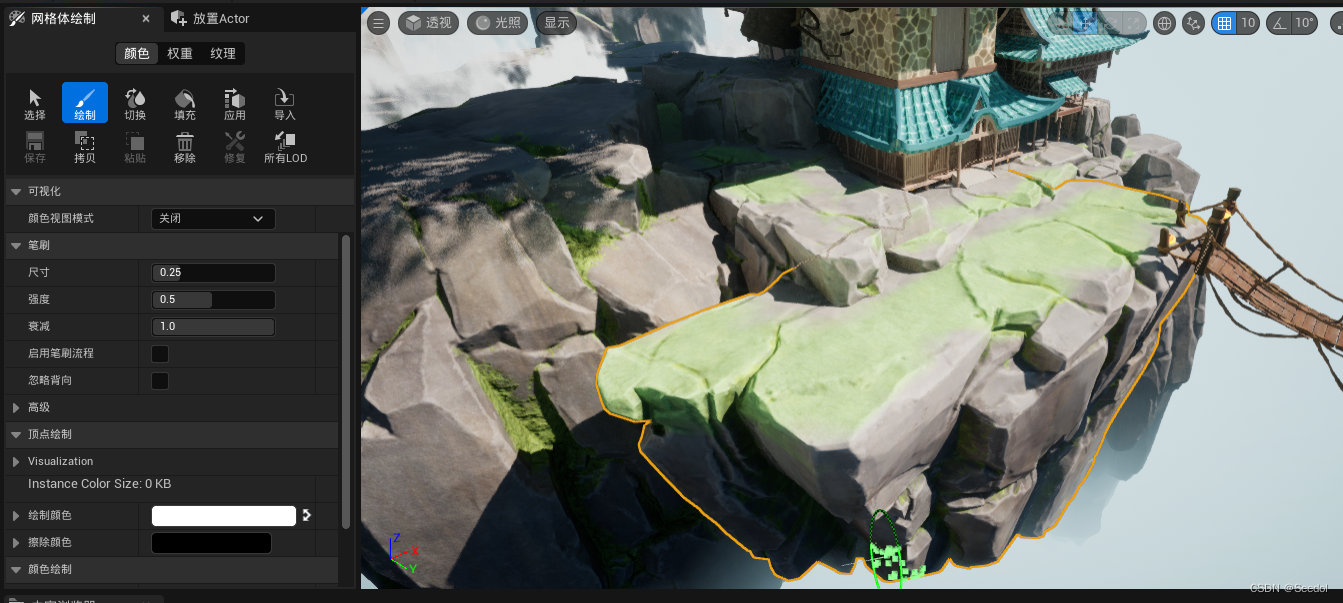Tick the 忽略背向 checkbox
The width and height of the screenshot is (1343, 603).
[x=160, y=381]
